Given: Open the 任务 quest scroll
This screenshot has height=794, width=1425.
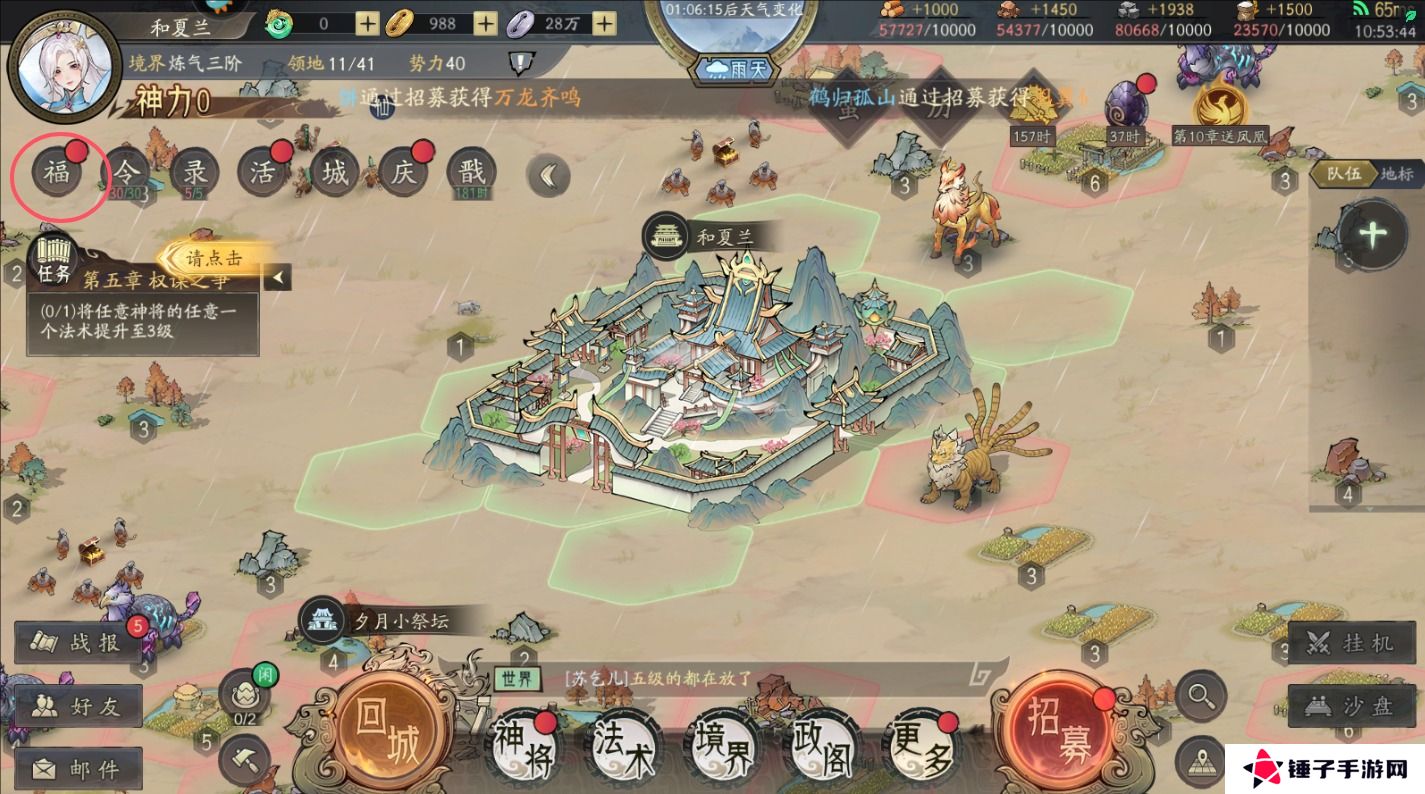Looking at the screenshot, I should click(54, 259).
